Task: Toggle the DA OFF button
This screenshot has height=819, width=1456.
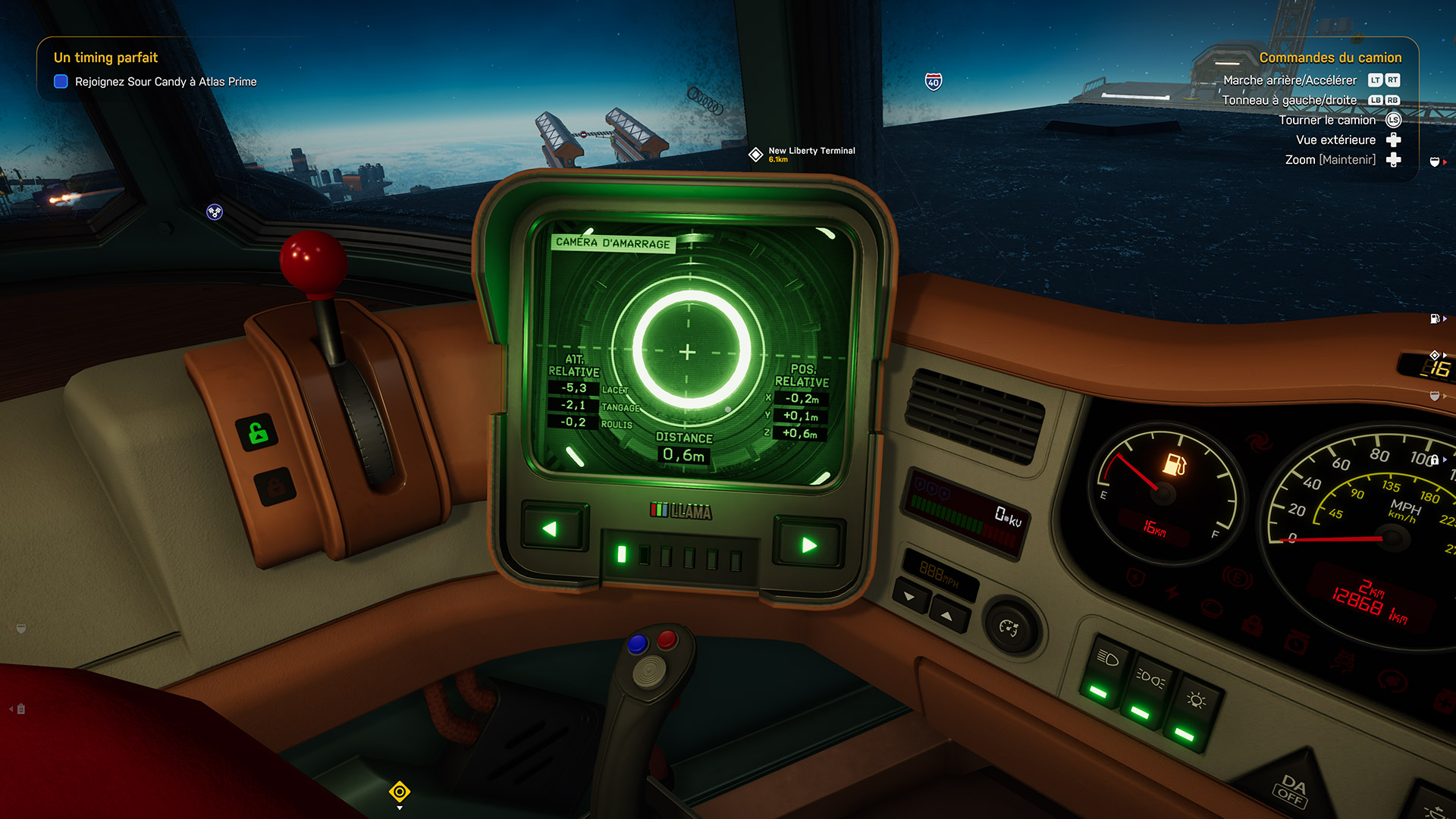Action: tap(1291, 789)
